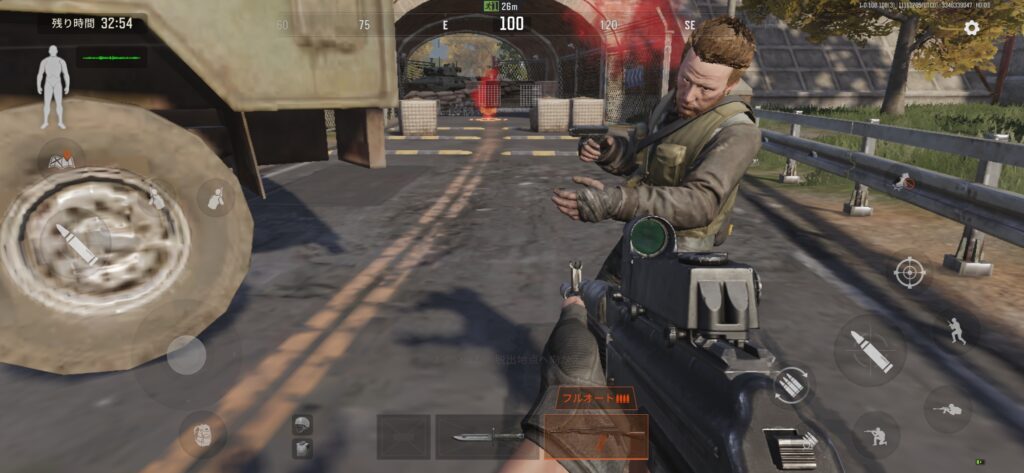
Task: Open the white body health status figure
Action: (52, 86)
